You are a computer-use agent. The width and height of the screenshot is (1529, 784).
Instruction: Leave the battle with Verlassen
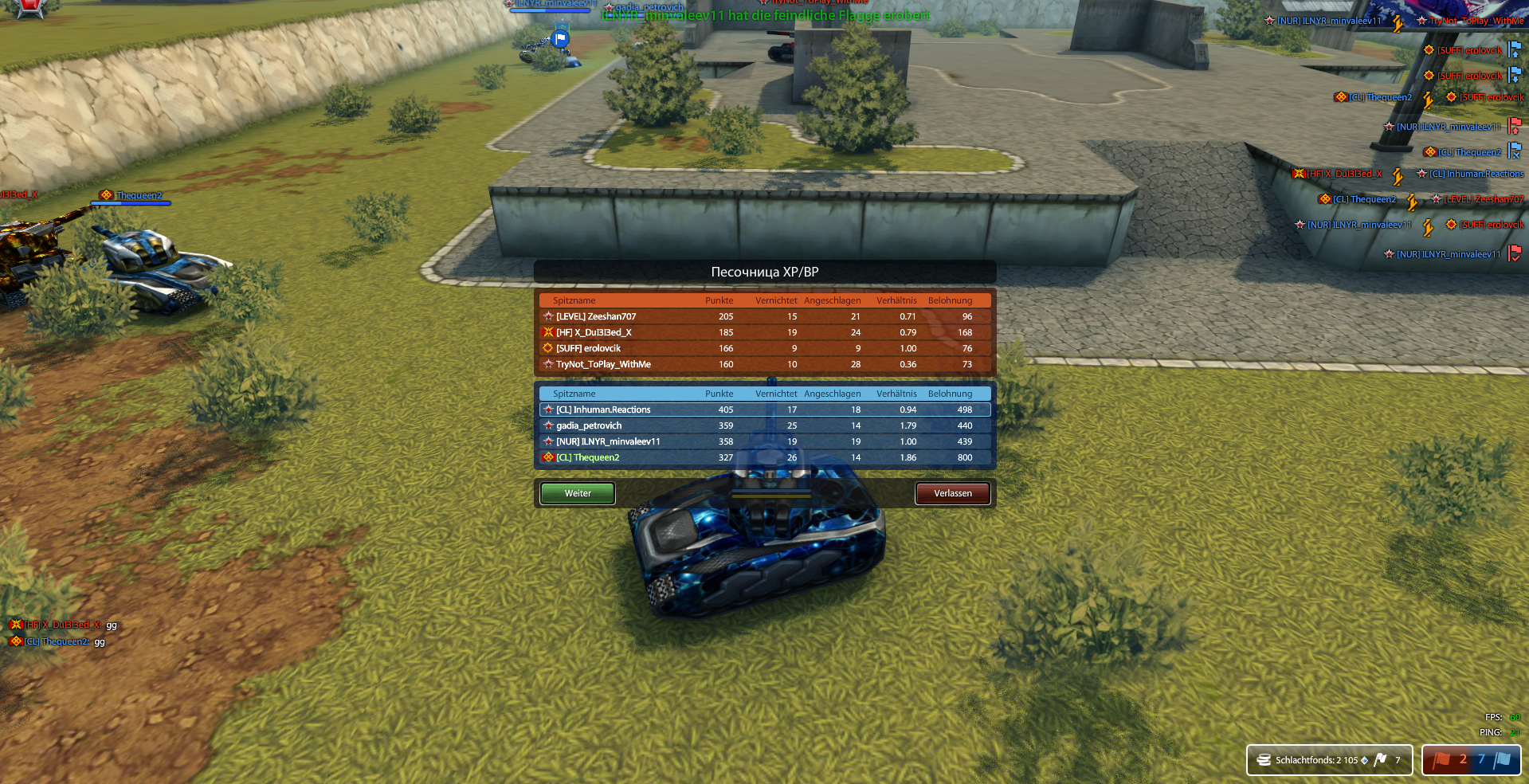tap(952, 493)
